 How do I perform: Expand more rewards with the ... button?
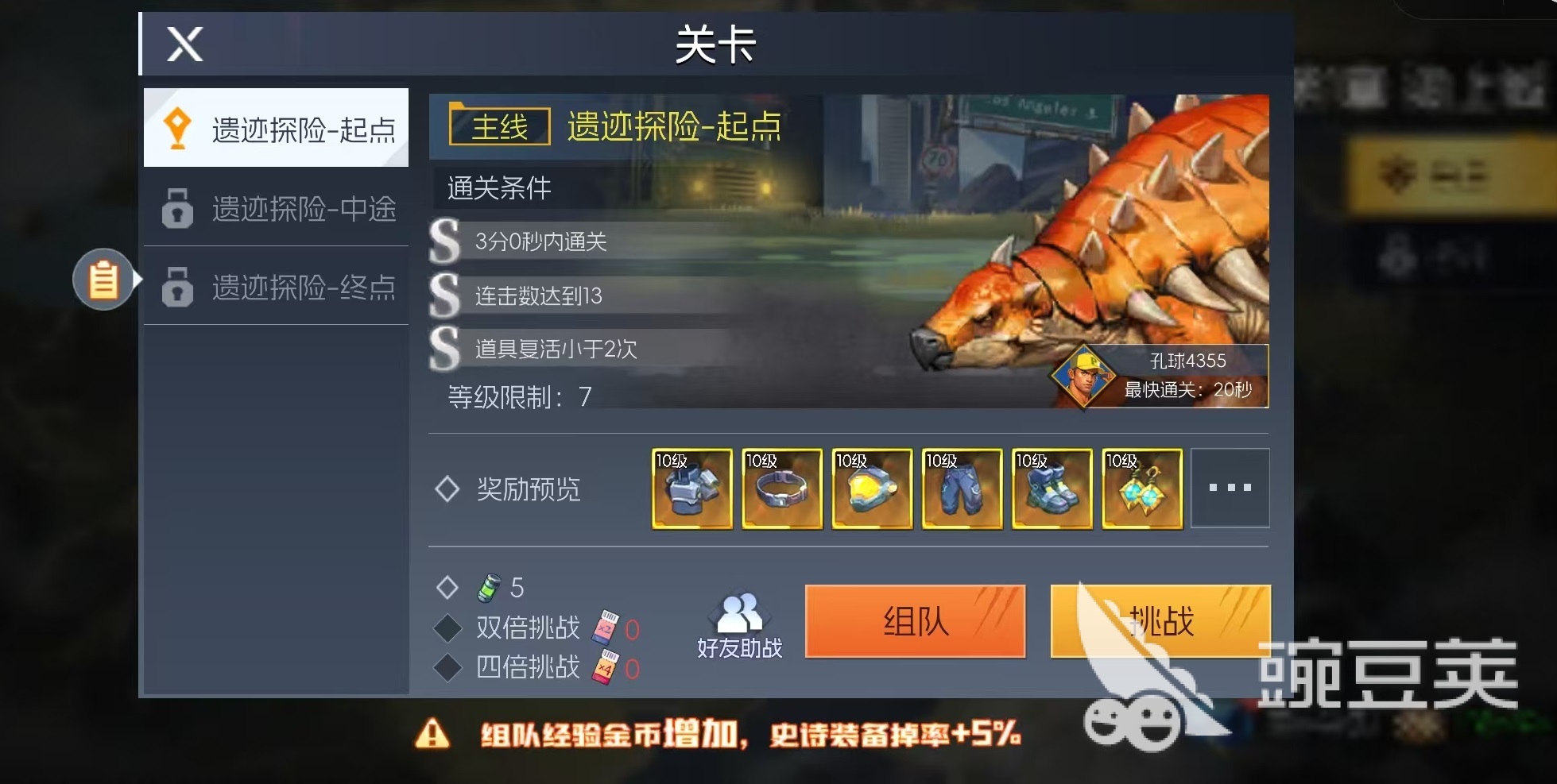[1231, 489]
